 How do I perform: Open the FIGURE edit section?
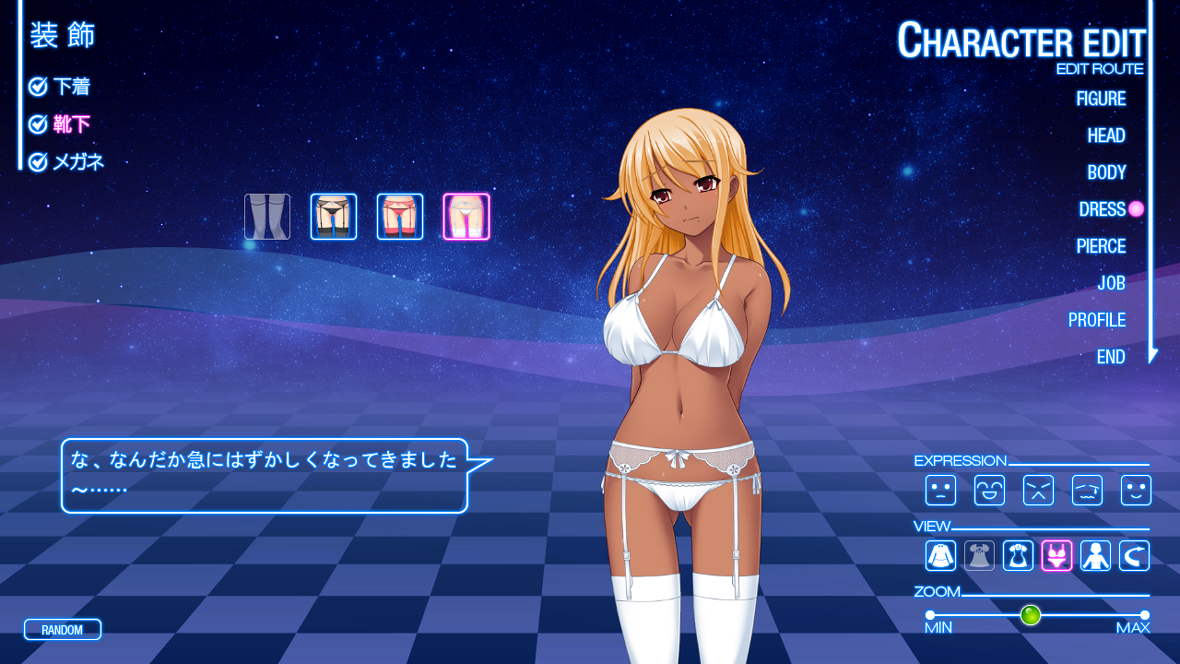coord(1100,99)
